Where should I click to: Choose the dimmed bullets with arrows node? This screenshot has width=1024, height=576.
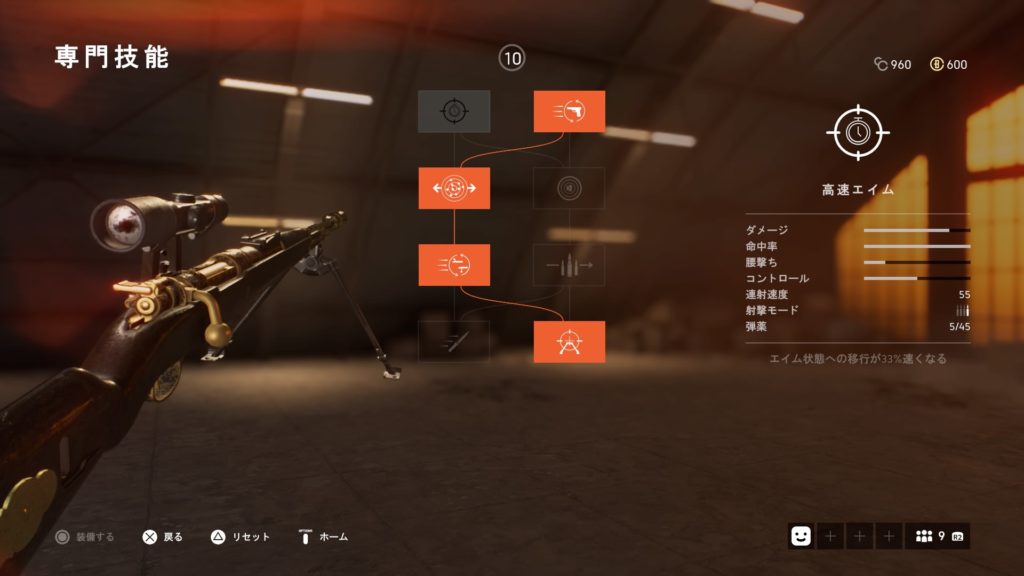pos(569,265)
